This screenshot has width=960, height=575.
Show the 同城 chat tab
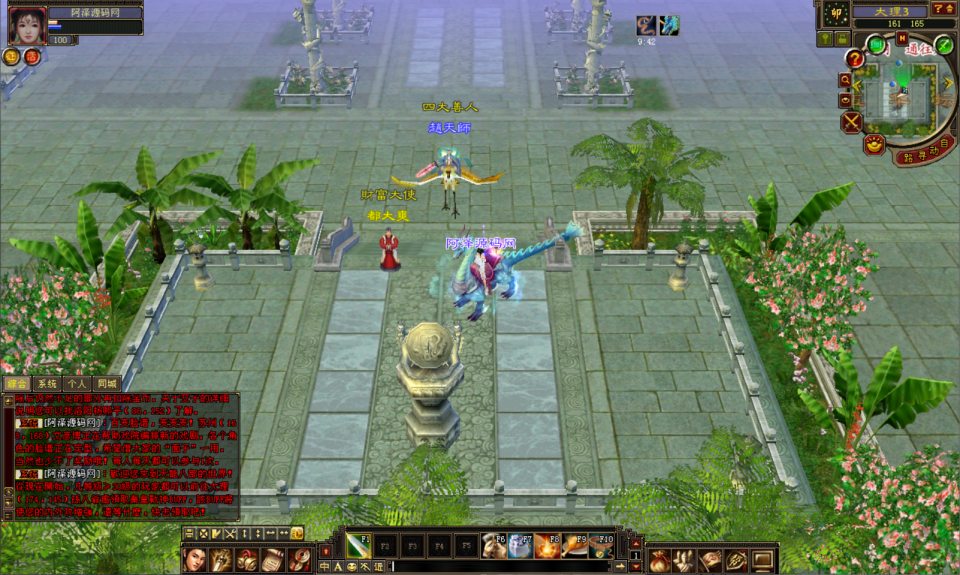[x=107, y=383]
